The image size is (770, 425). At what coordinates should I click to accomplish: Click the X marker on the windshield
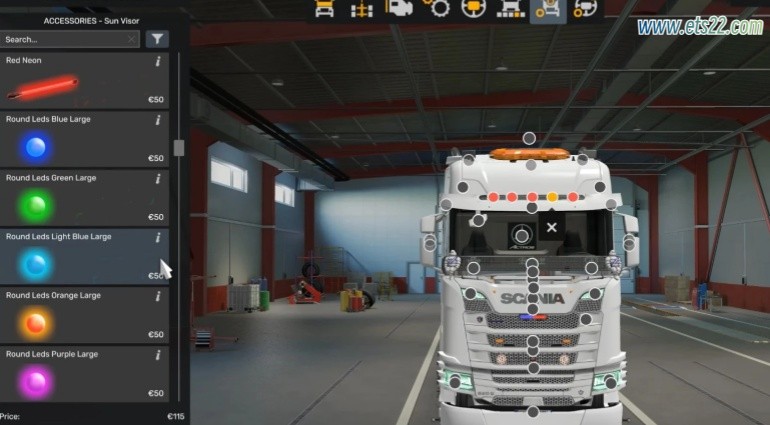coord(551,228)
